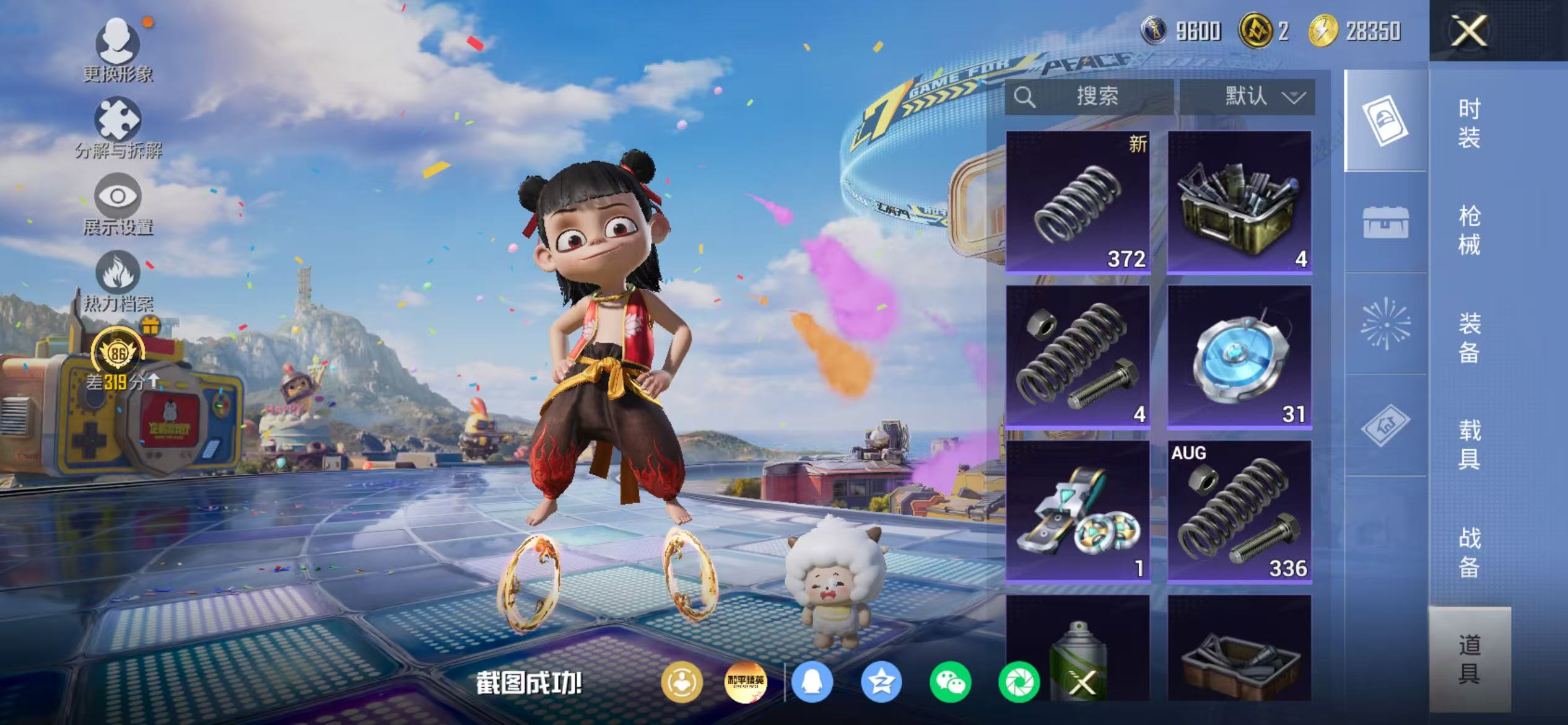Switch to the 枪械 firearms tab
This screenshot has width=1568, height=725.
coord(1469,230)
